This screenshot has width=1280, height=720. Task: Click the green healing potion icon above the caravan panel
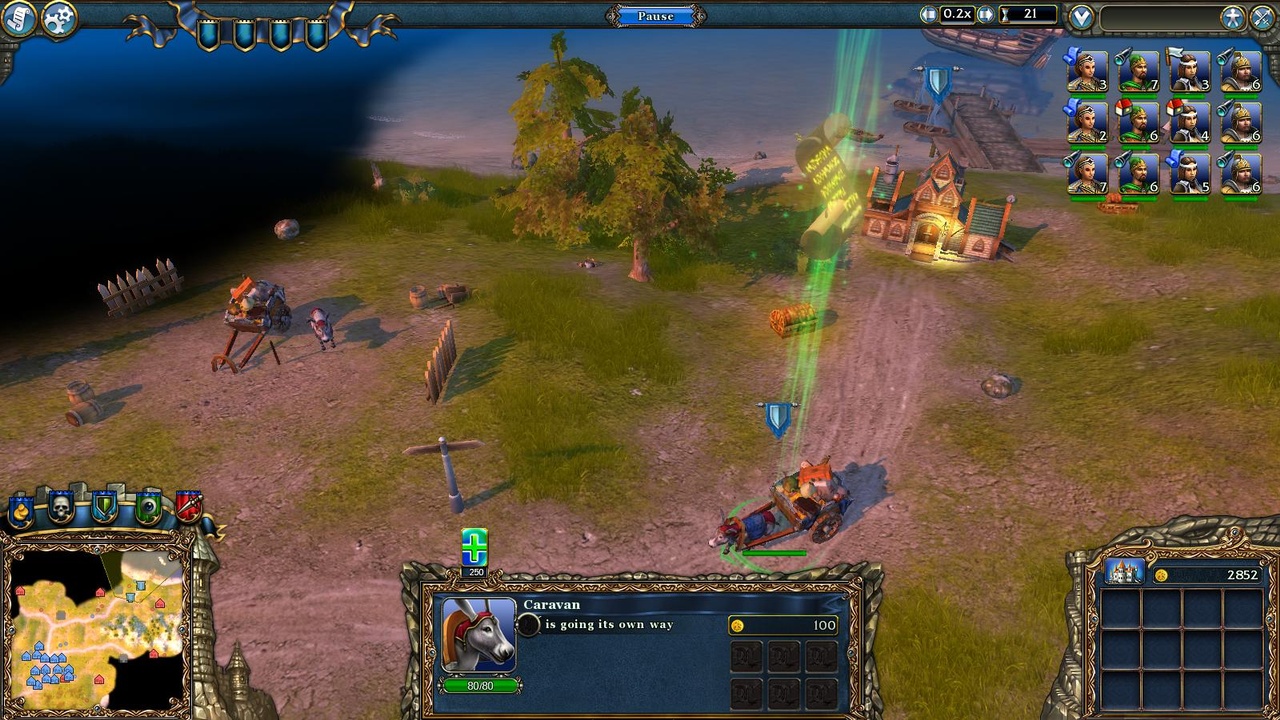476,546
